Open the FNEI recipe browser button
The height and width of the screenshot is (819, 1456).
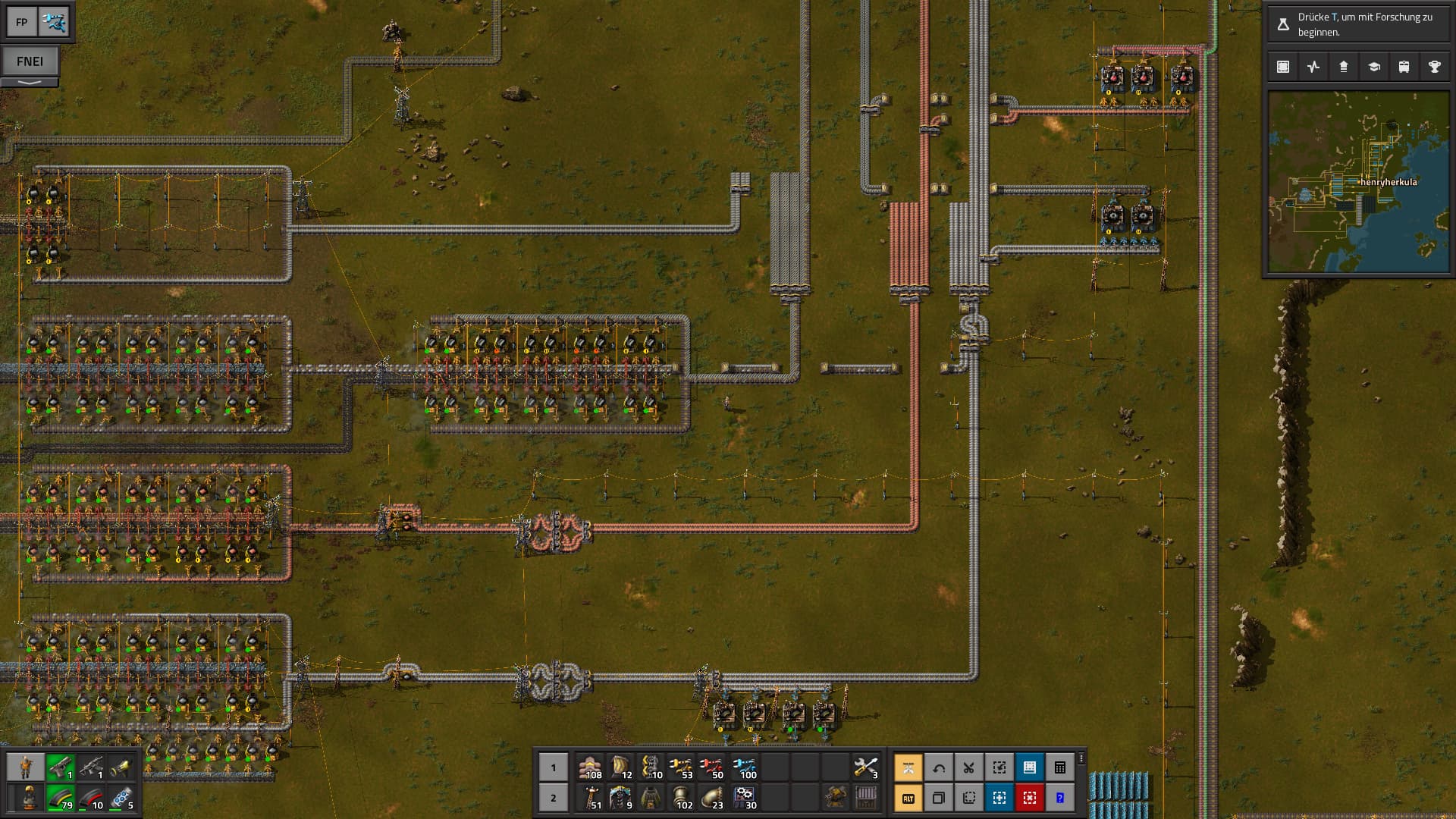(x=30, y=61)
